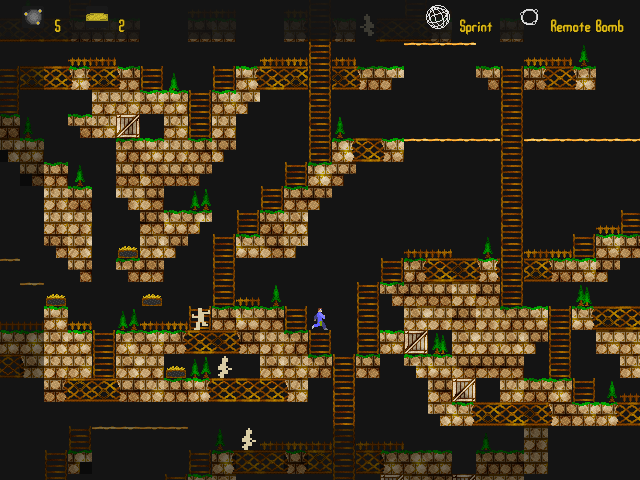640x480 pixels.
Task: Activate the Remote Bomb ring icon
Action: pyautogui.click(x=529, y=17)
